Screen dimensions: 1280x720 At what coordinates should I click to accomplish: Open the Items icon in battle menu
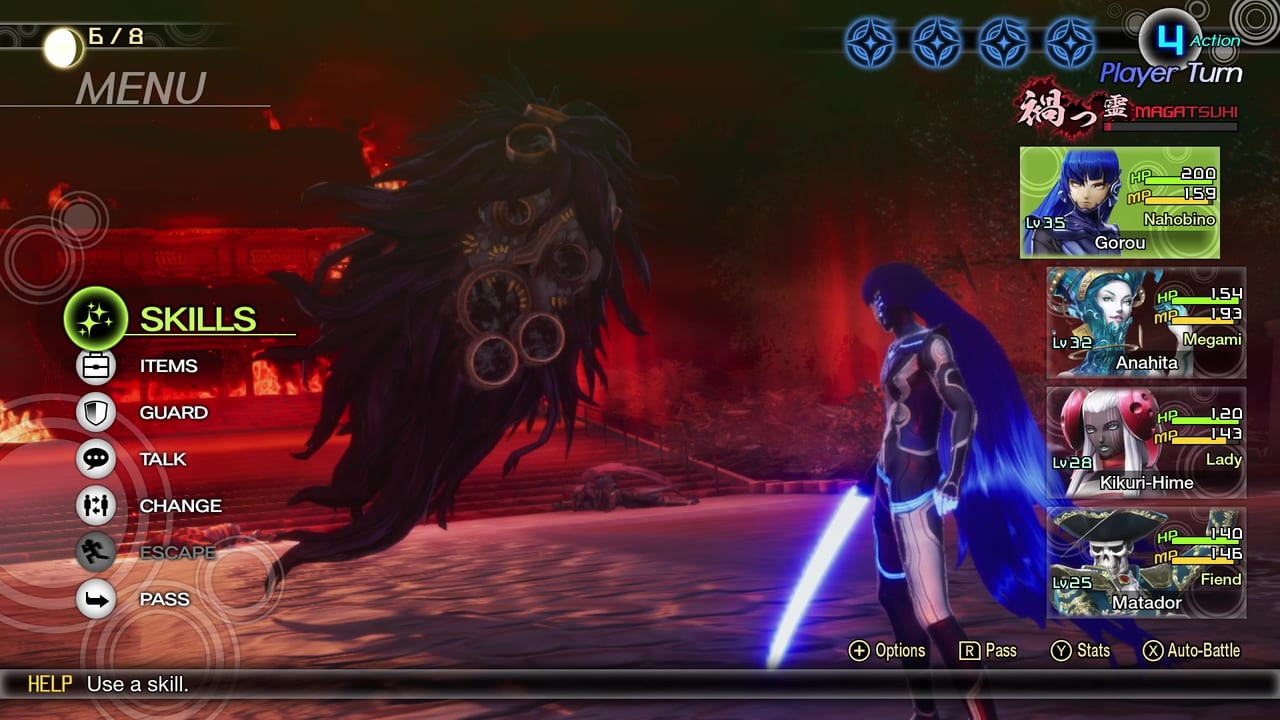95,366
